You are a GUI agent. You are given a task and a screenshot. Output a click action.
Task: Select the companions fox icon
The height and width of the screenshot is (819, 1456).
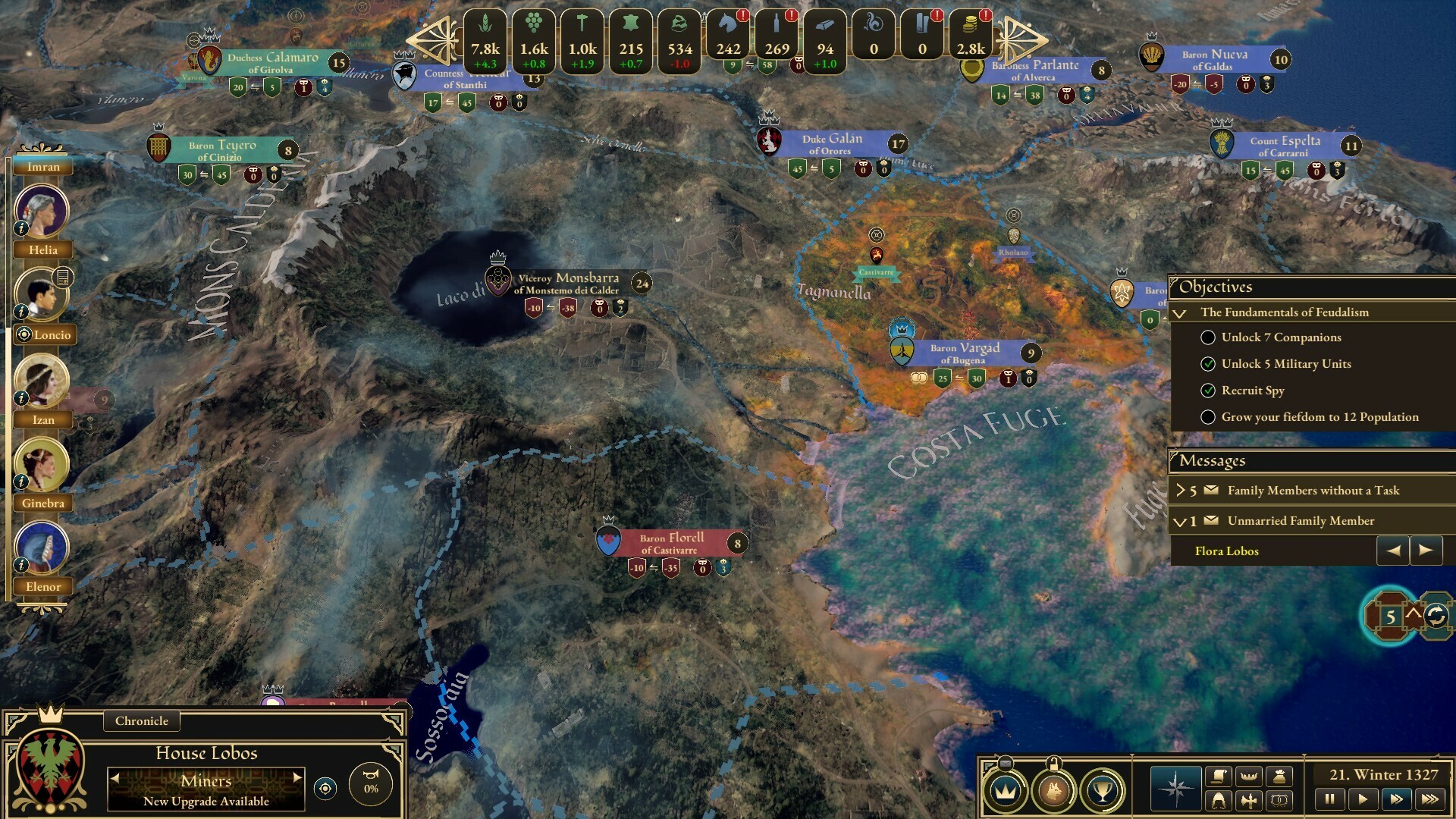[1053, 792]
